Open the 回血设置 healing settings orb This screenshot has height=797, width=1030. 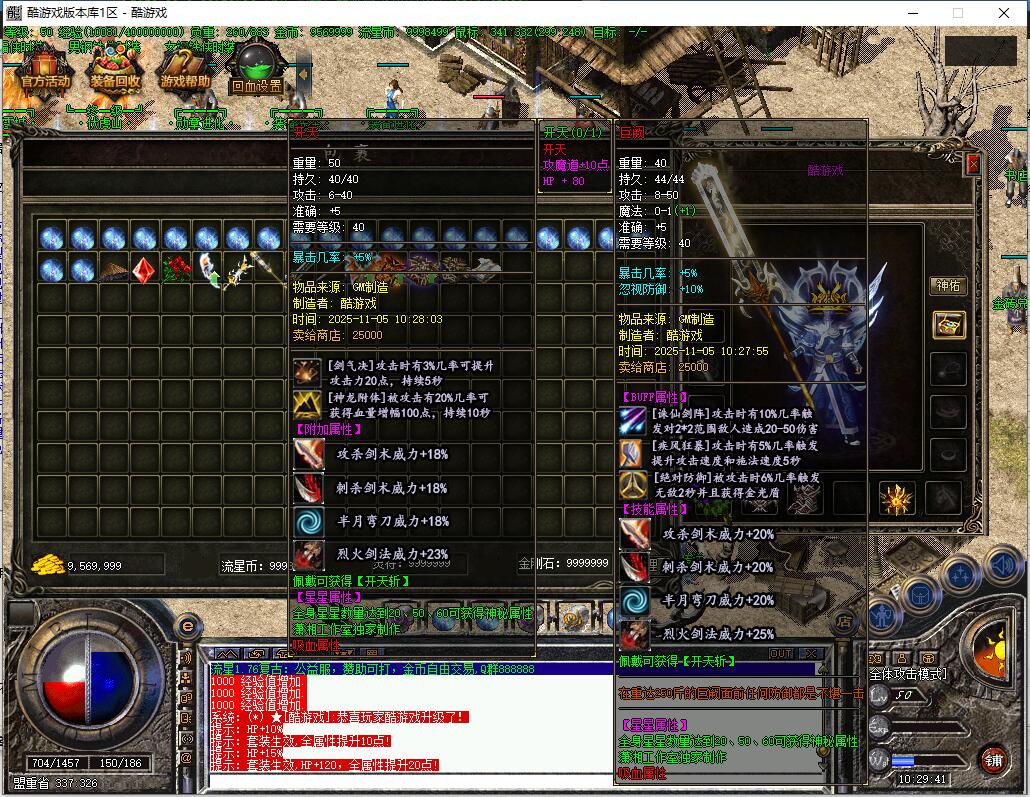coord(257,68)
